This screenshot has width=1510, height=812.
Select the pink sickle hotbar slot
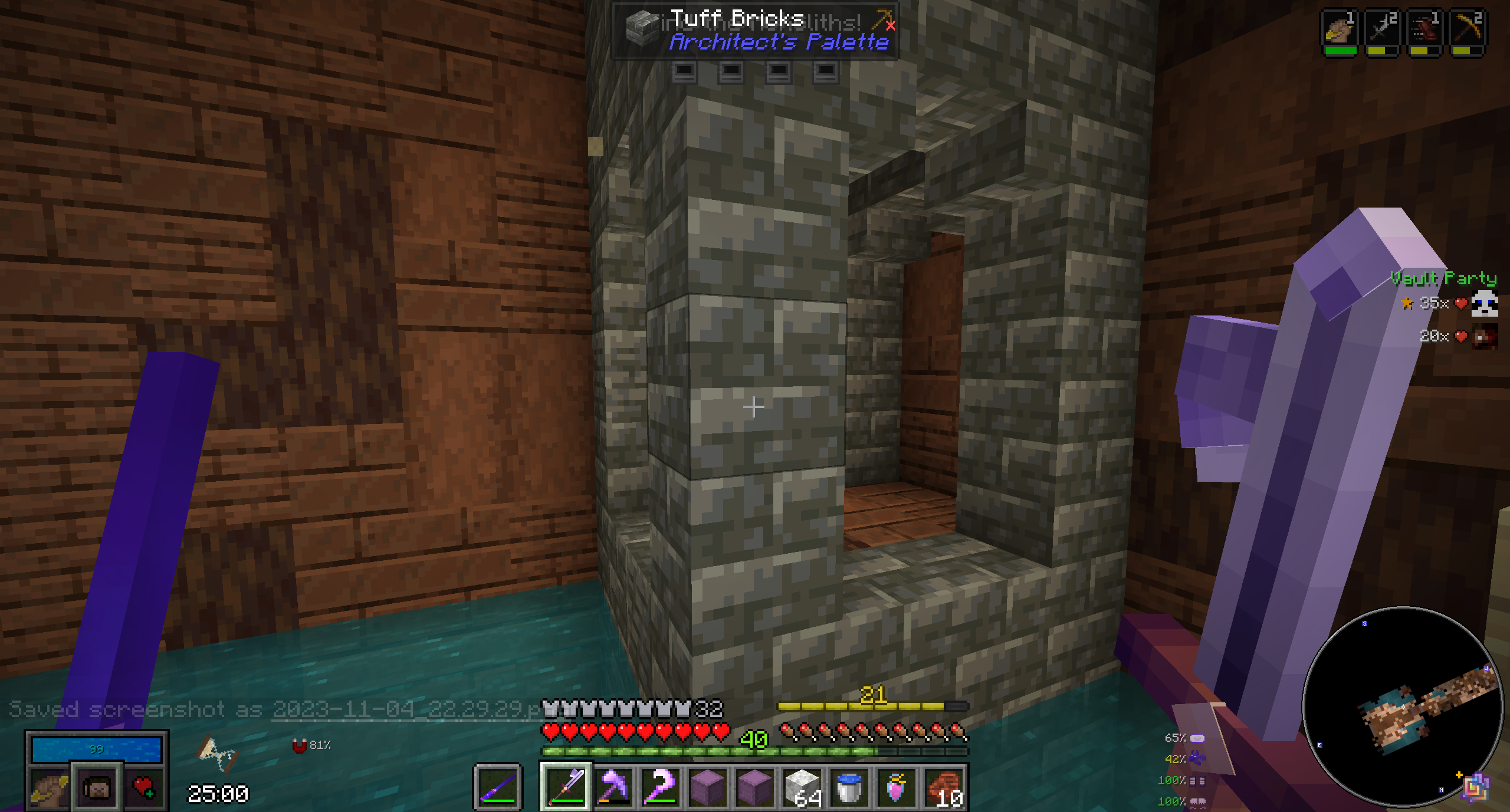pos(660,786)
